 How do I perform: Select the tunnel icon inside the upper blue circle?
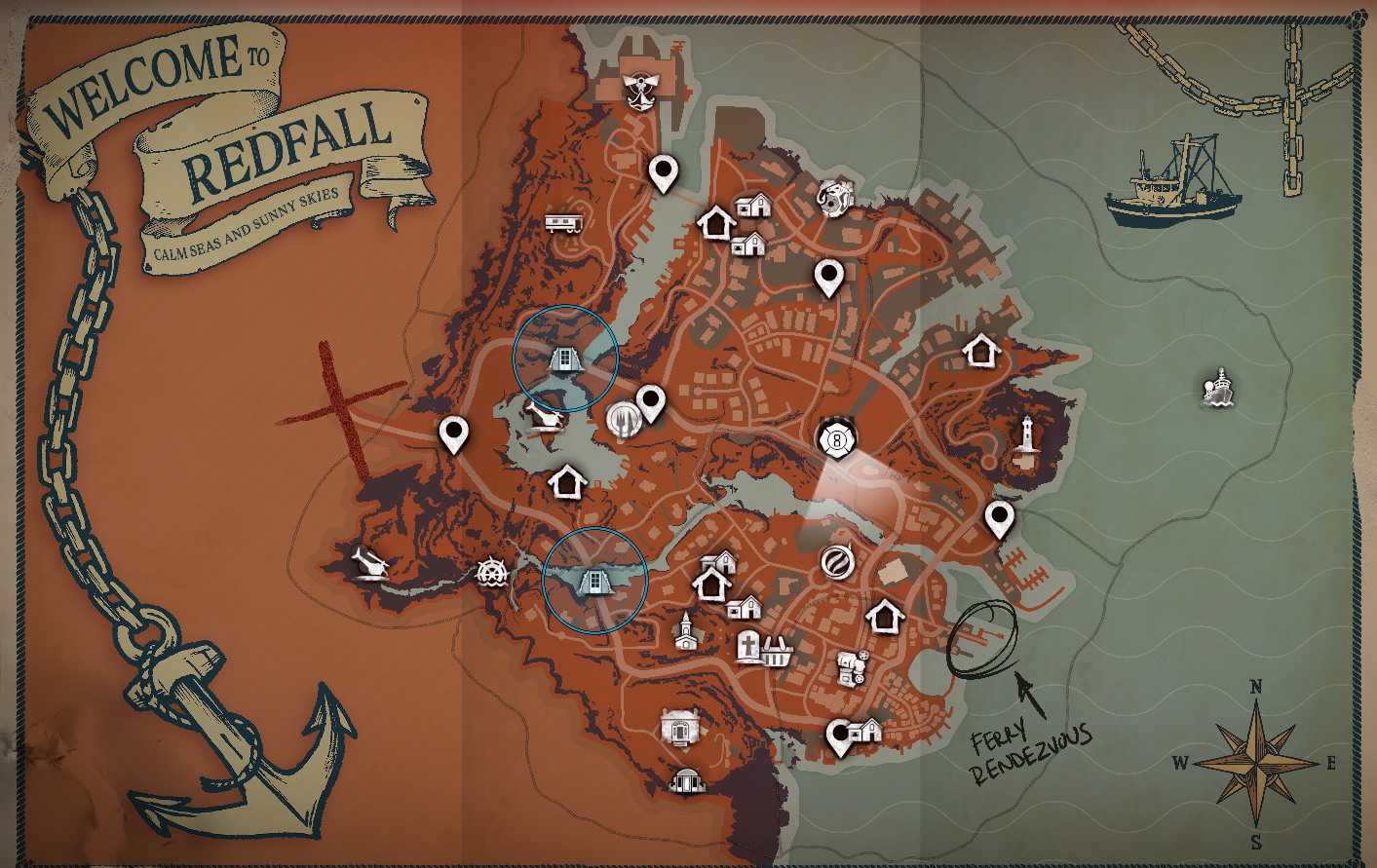point(563,357)
